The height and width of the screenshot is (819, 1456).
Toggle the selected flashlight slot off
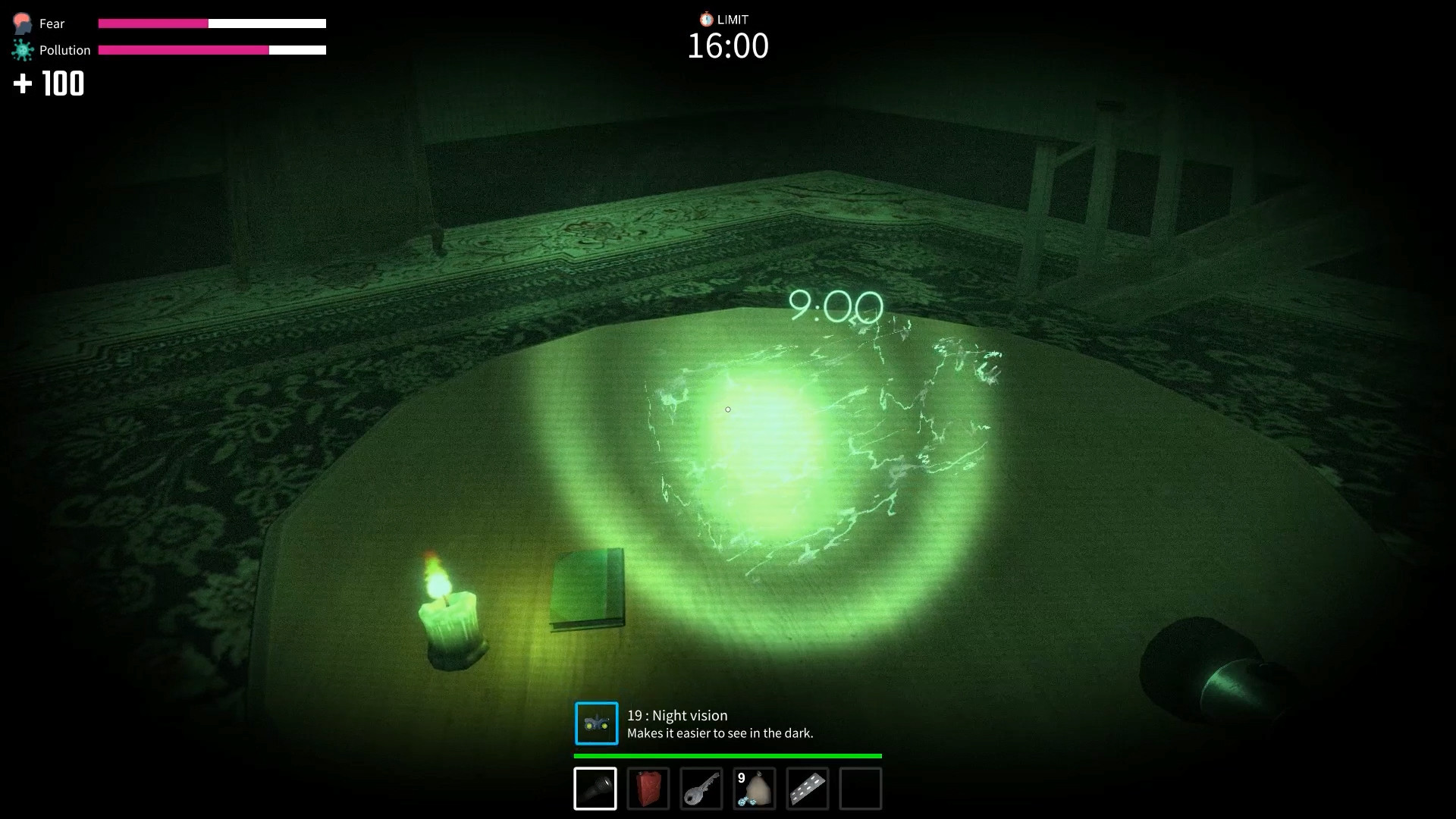(595, 789)
